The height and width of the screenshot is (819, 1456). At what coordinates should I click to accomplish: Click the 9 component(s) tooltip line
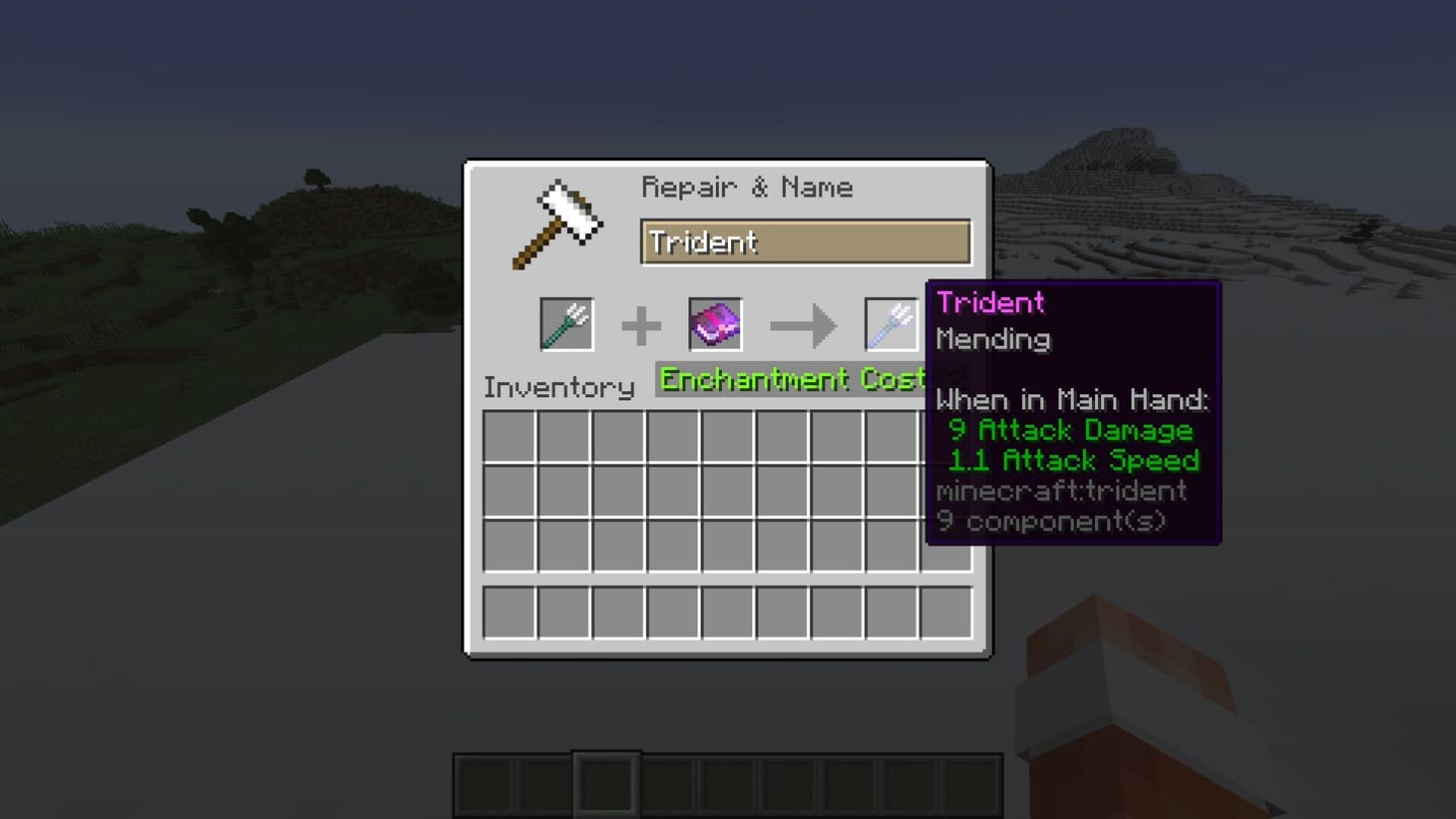pos(1051,520)
